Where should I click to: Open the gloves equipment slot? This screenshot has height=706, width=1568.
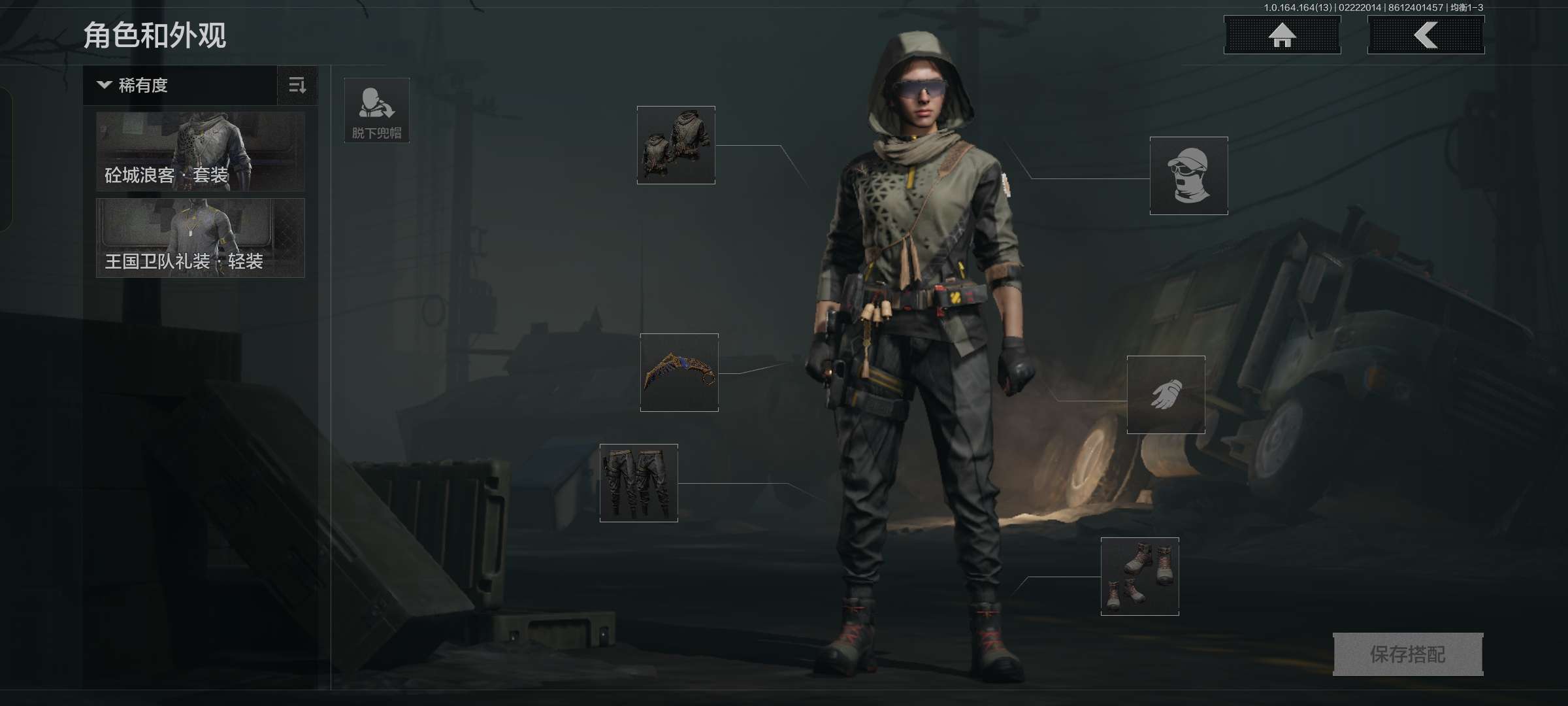(1166, 395)
